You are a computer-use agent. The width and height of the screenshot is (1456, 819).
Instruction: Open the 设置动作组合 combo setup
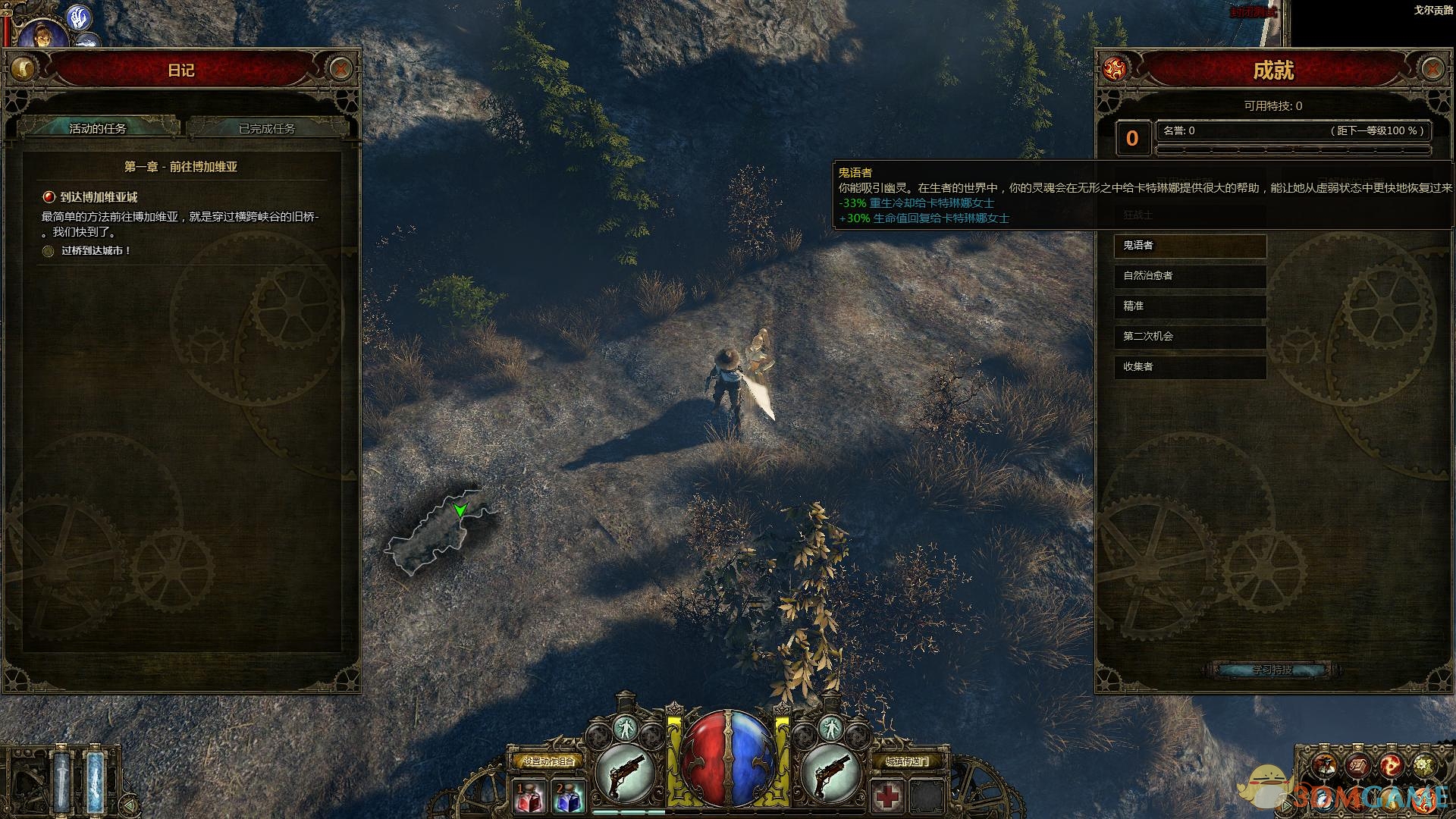(x=548, y=761)
